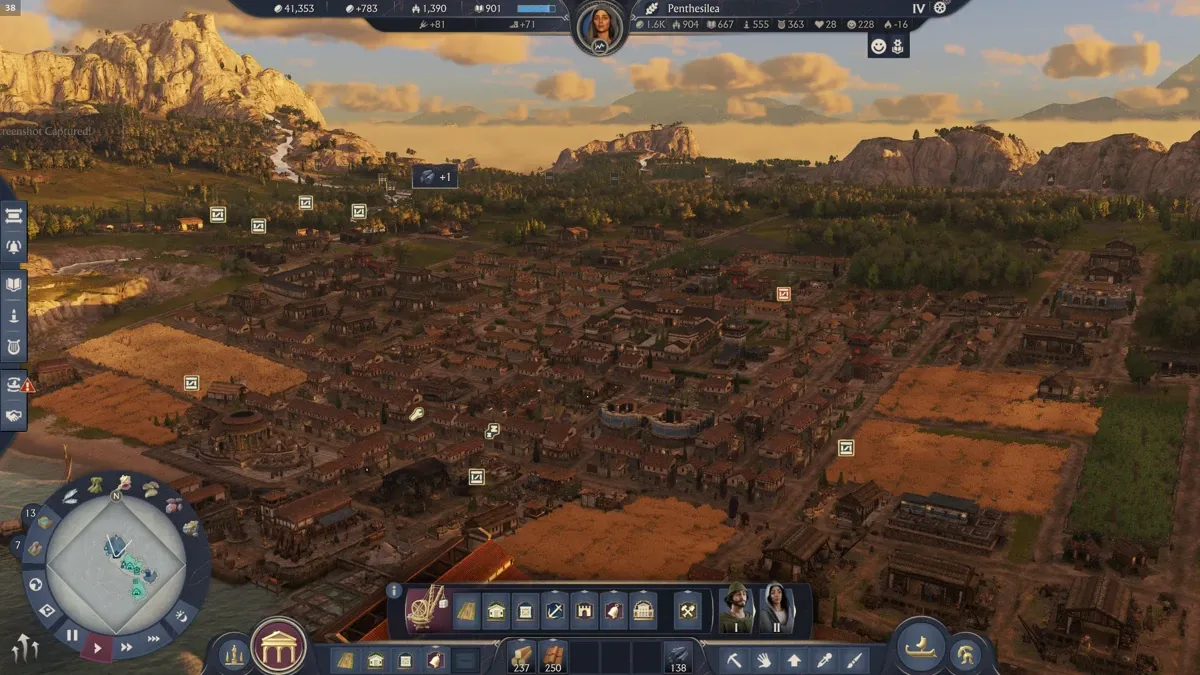Screen dimensions: 1200x675
Task: Activate the hand move tool
Action: pyautogui.click(x=763, y=660)
